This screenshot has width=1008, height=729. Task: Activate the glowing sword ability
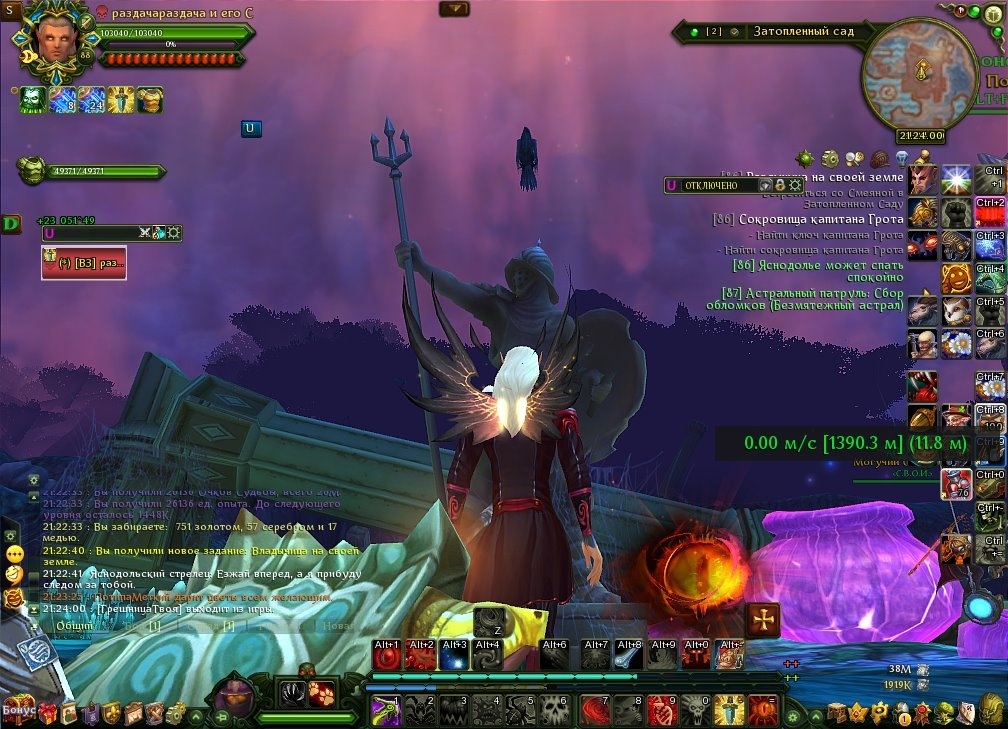pos(729,709)
